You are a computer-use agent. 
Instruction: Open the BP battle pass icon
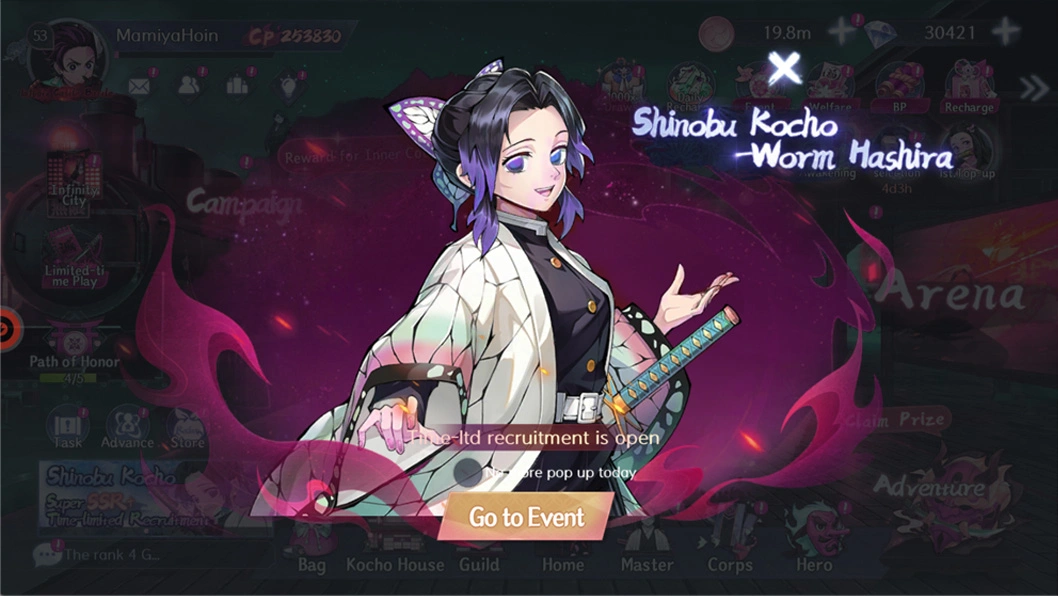click(899, 88)
